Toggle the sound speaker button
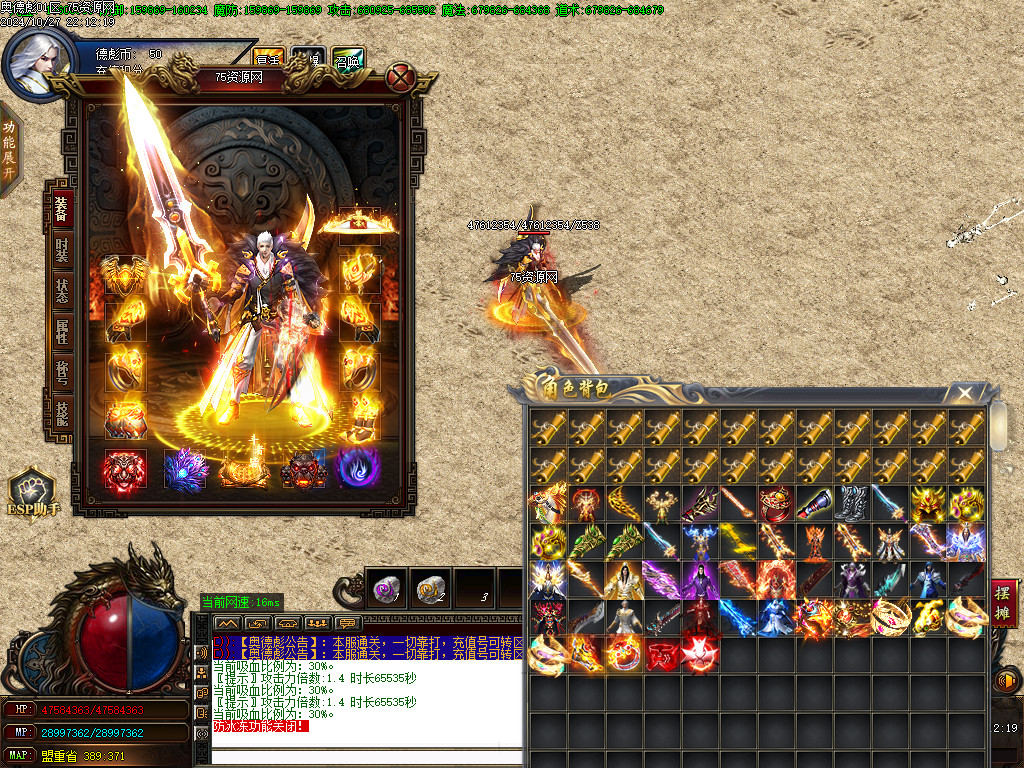The width and height of the screenshot is (1024, 768). click(x=1005, y=682)
